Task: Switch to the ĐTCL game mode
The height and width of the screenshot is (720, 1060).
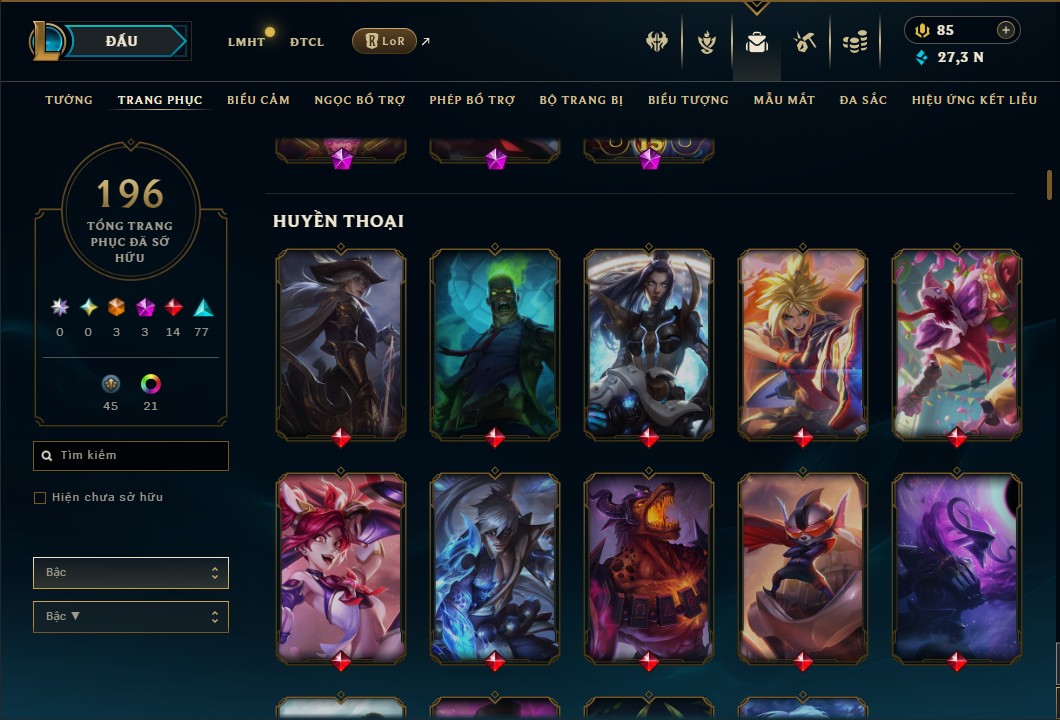Action: point(307,42)
